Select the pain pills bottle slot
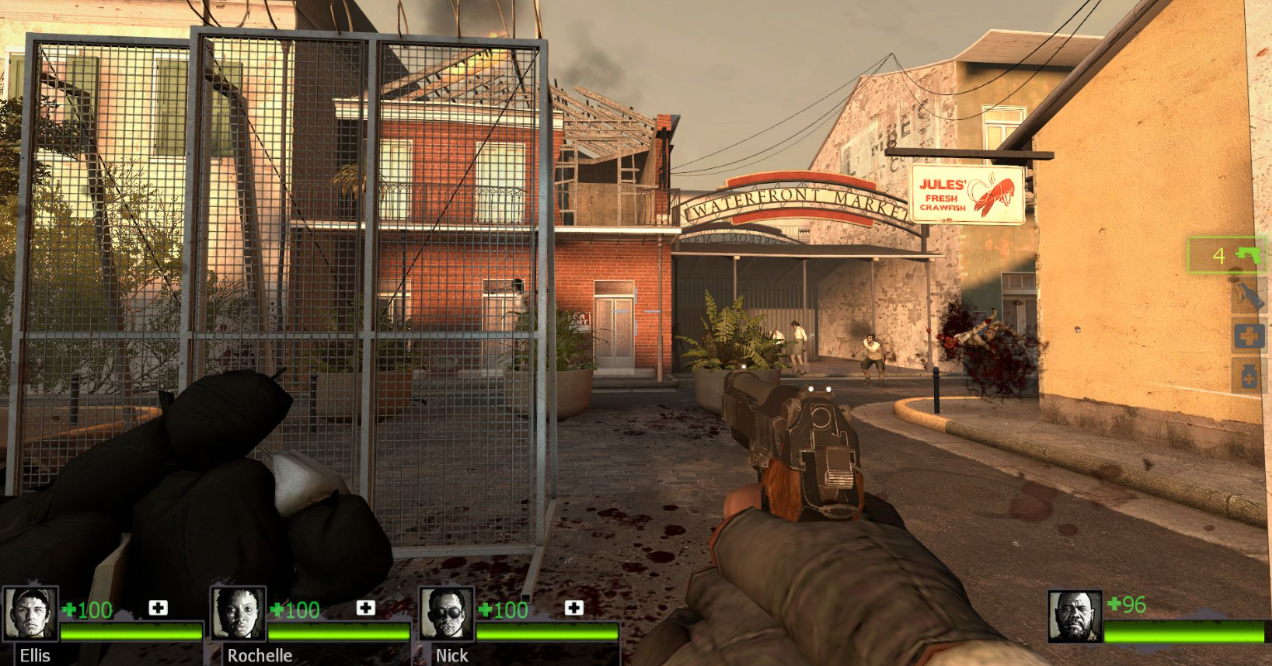Viewport: 1272px width, 666px height. point(1249,377)
